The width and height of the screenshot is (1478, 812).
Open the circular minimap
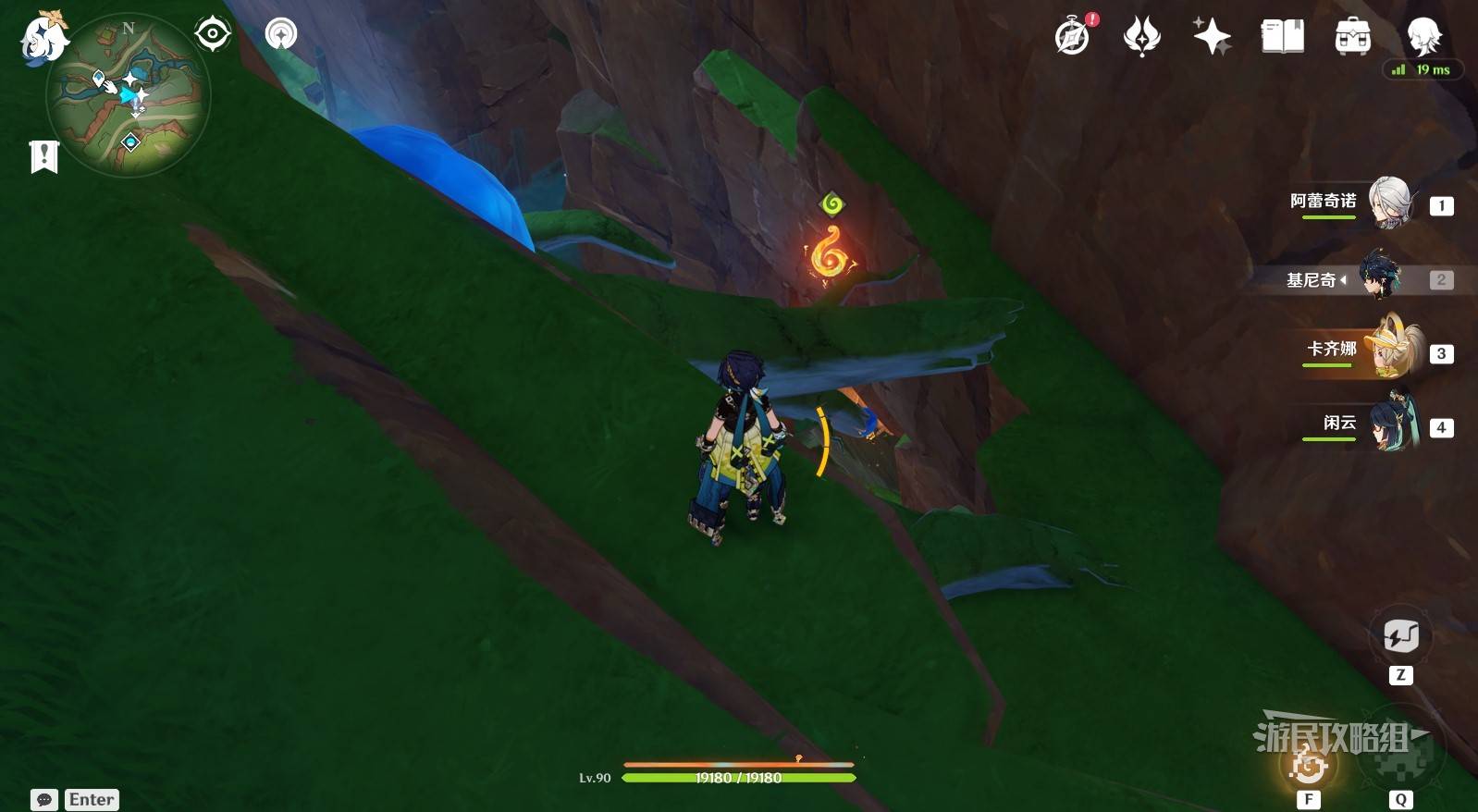point(128,96)
